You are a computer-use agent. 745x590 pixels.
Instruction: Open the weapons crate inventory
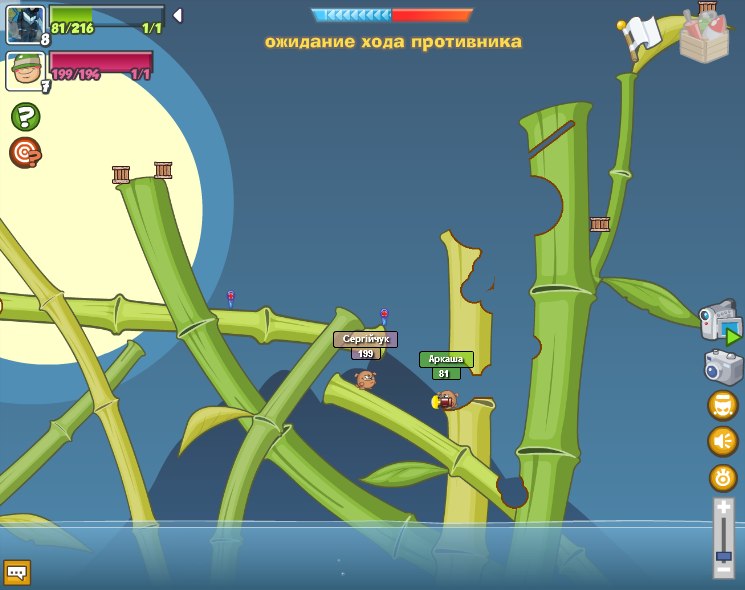point(704,35)
